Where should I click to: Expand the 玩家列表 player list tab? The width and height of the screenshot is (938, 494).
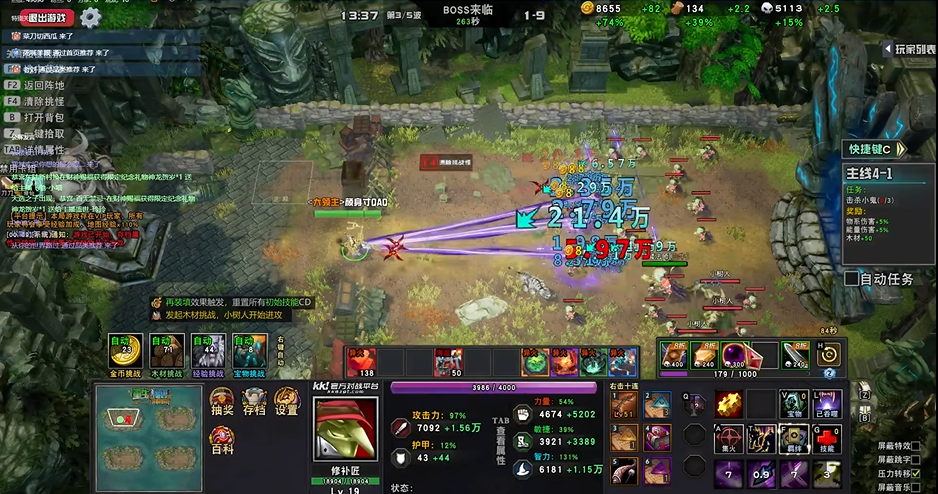[x=912, y=48]
